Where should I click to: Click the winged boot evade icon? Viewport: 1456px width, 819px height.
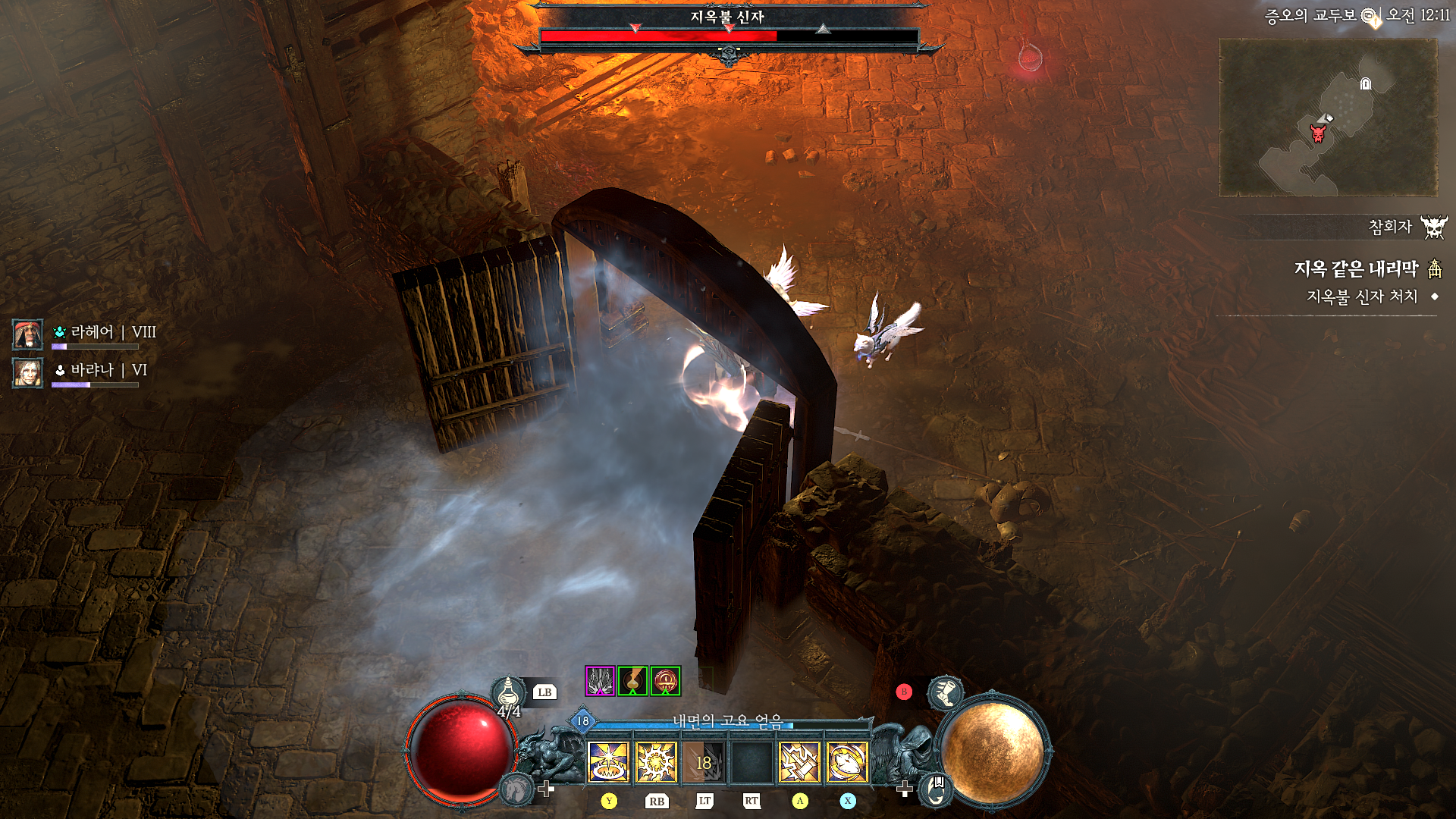click(x=945, y=692)
